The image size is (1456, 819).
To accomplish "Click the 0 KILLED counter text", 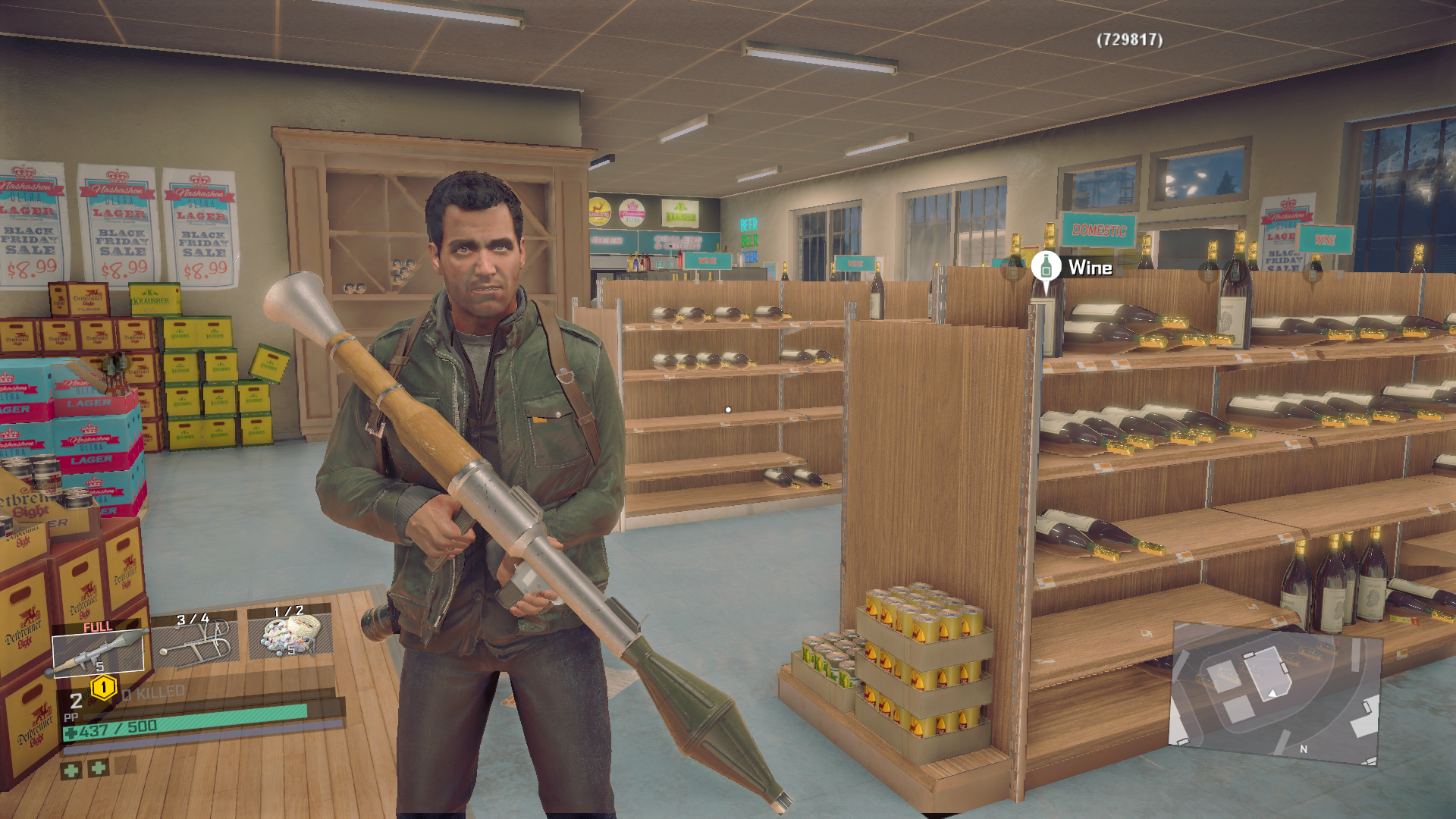I will coord(153,692).
